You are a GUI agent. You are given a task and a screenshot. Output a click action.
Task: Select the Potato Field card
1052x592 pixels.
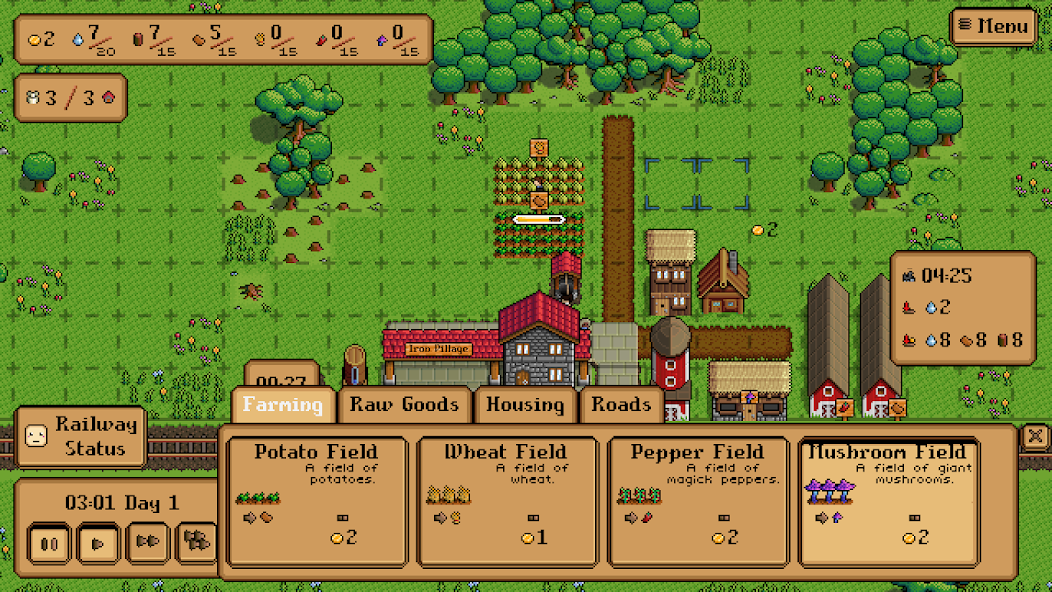(x=317, y=501)
